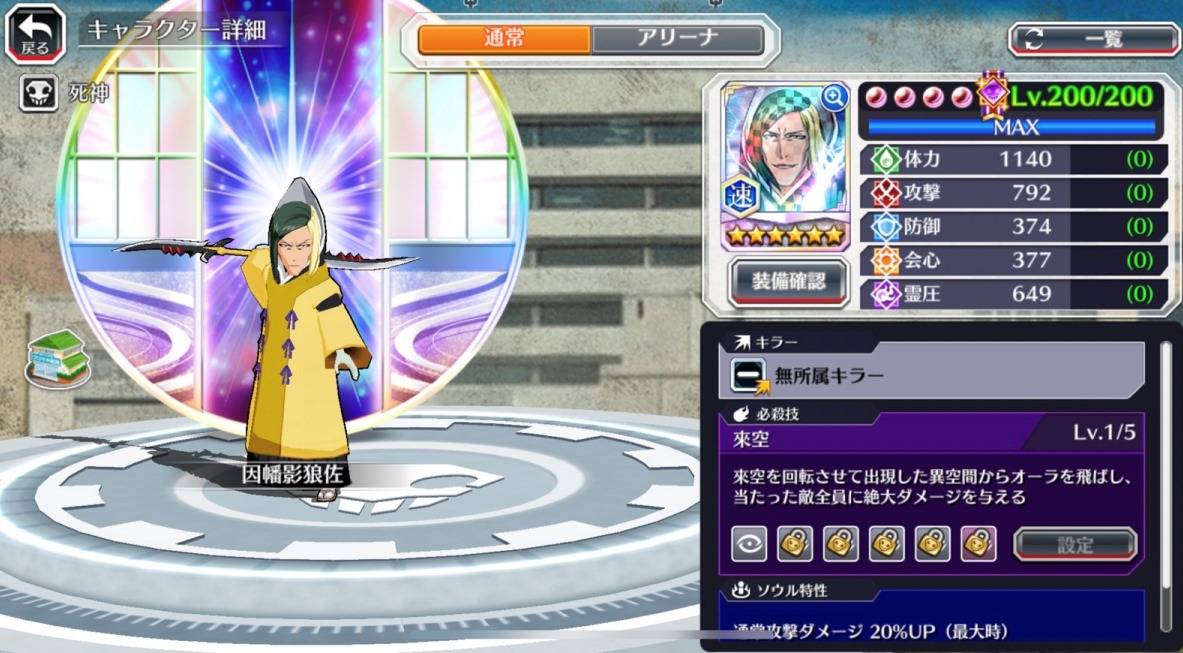Viewport: 1183px width, 653px height.
Task: Magnify the character portrait thumbnail
Action: (x=834, y=97)
